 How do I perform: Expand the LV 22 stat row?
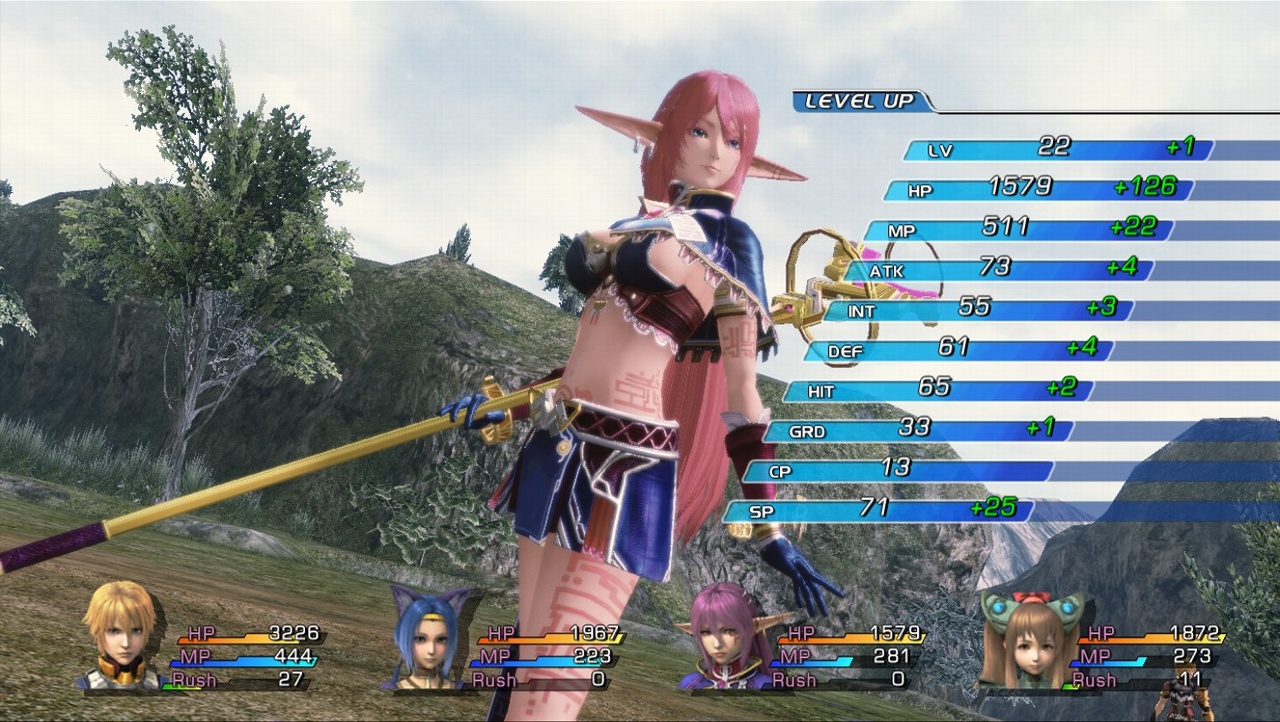point(1000,150)
